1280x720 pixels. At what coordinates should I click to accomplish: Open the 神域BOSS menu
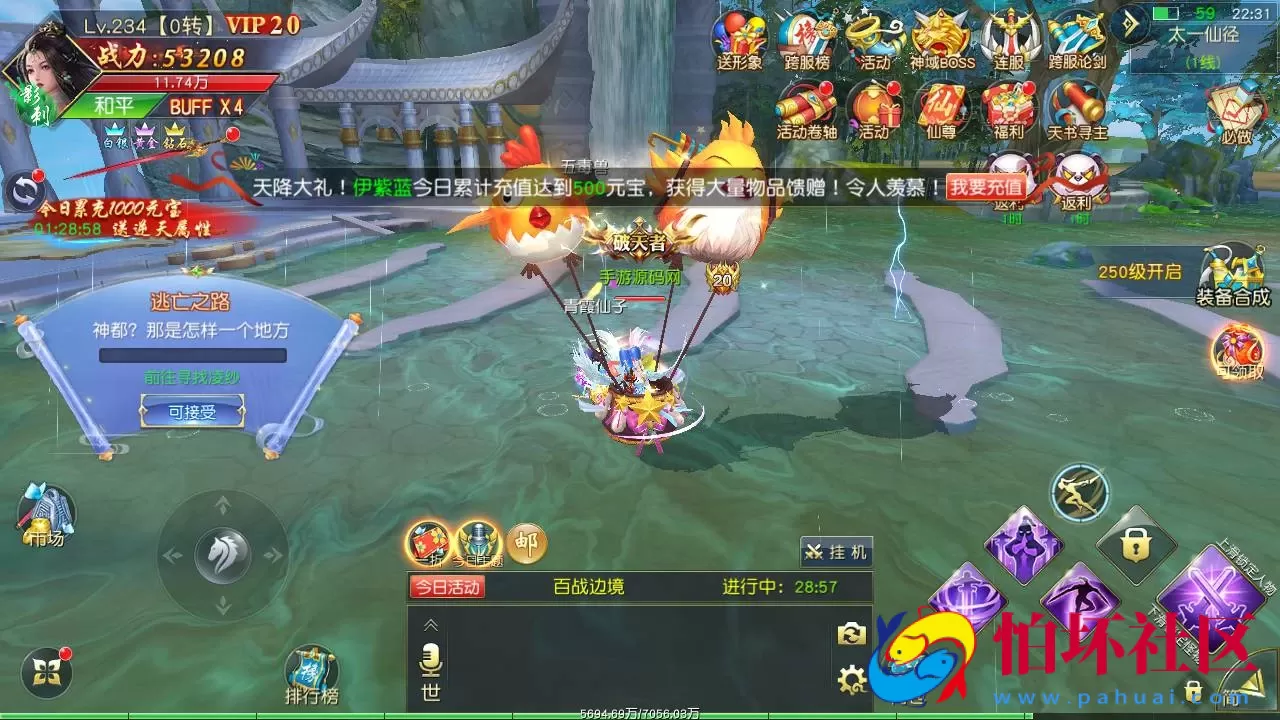pos(942,40)
